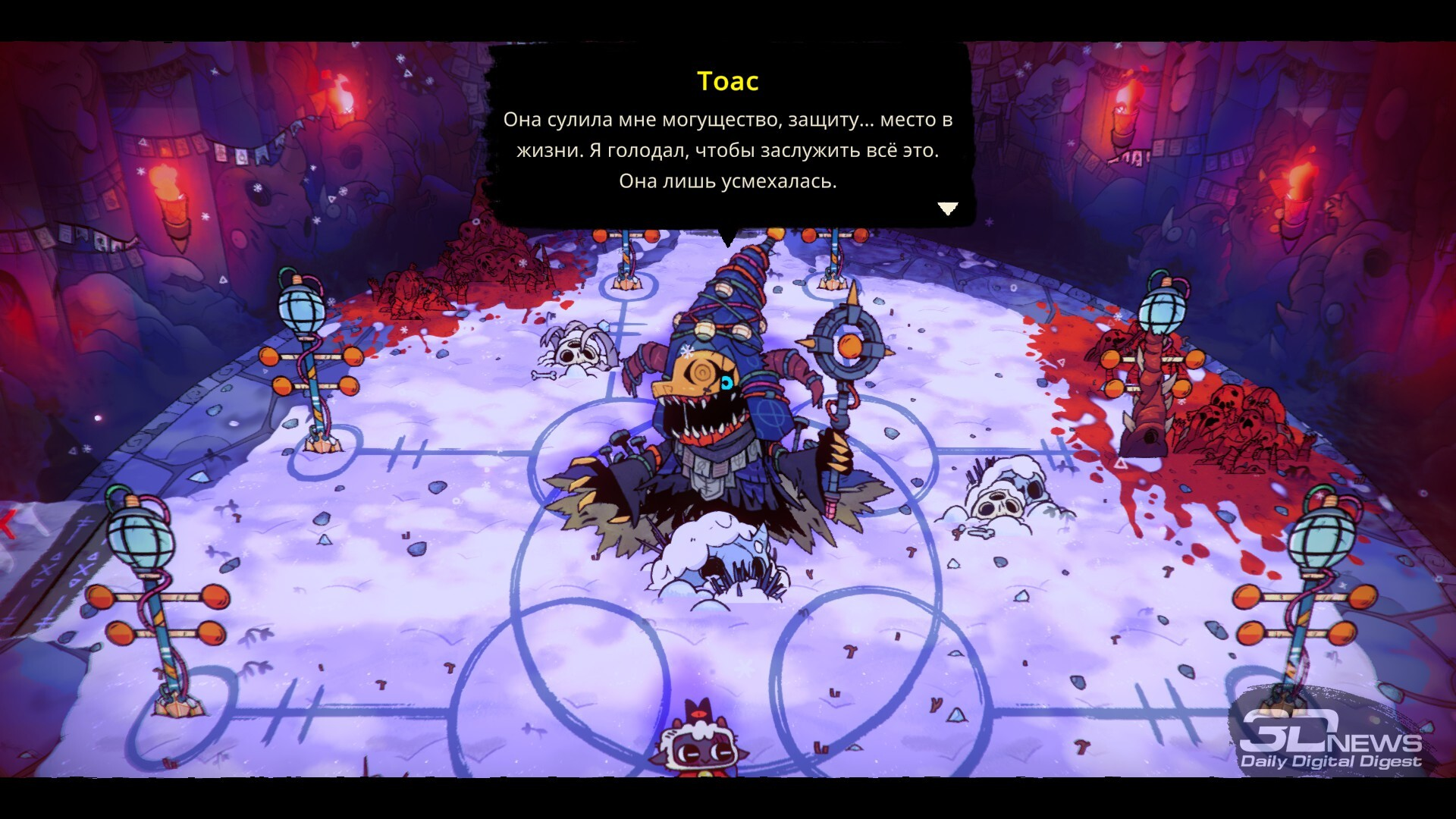Advance dialogue with the white arrow

click(947, 209)
